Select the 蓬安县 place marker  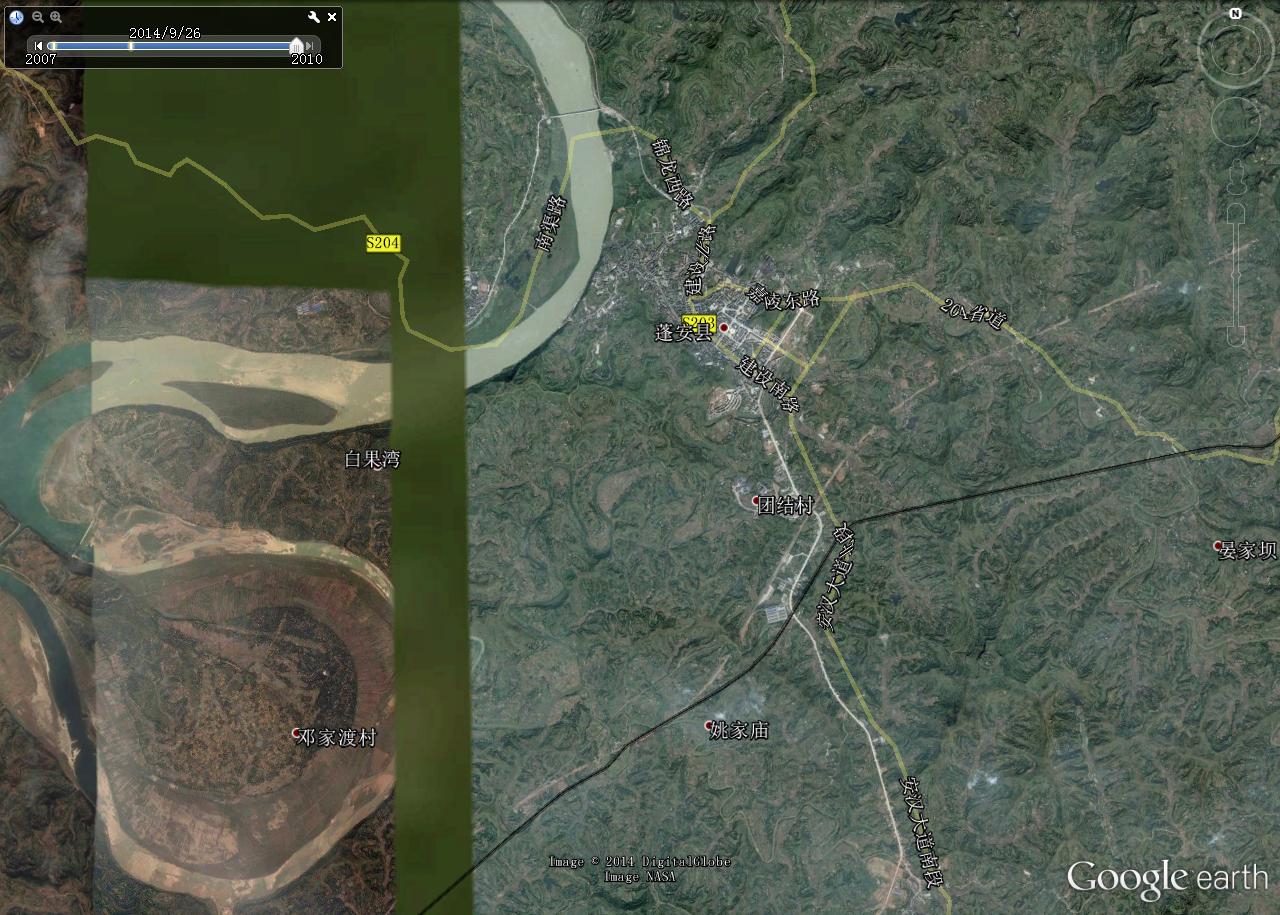point(724,328)
